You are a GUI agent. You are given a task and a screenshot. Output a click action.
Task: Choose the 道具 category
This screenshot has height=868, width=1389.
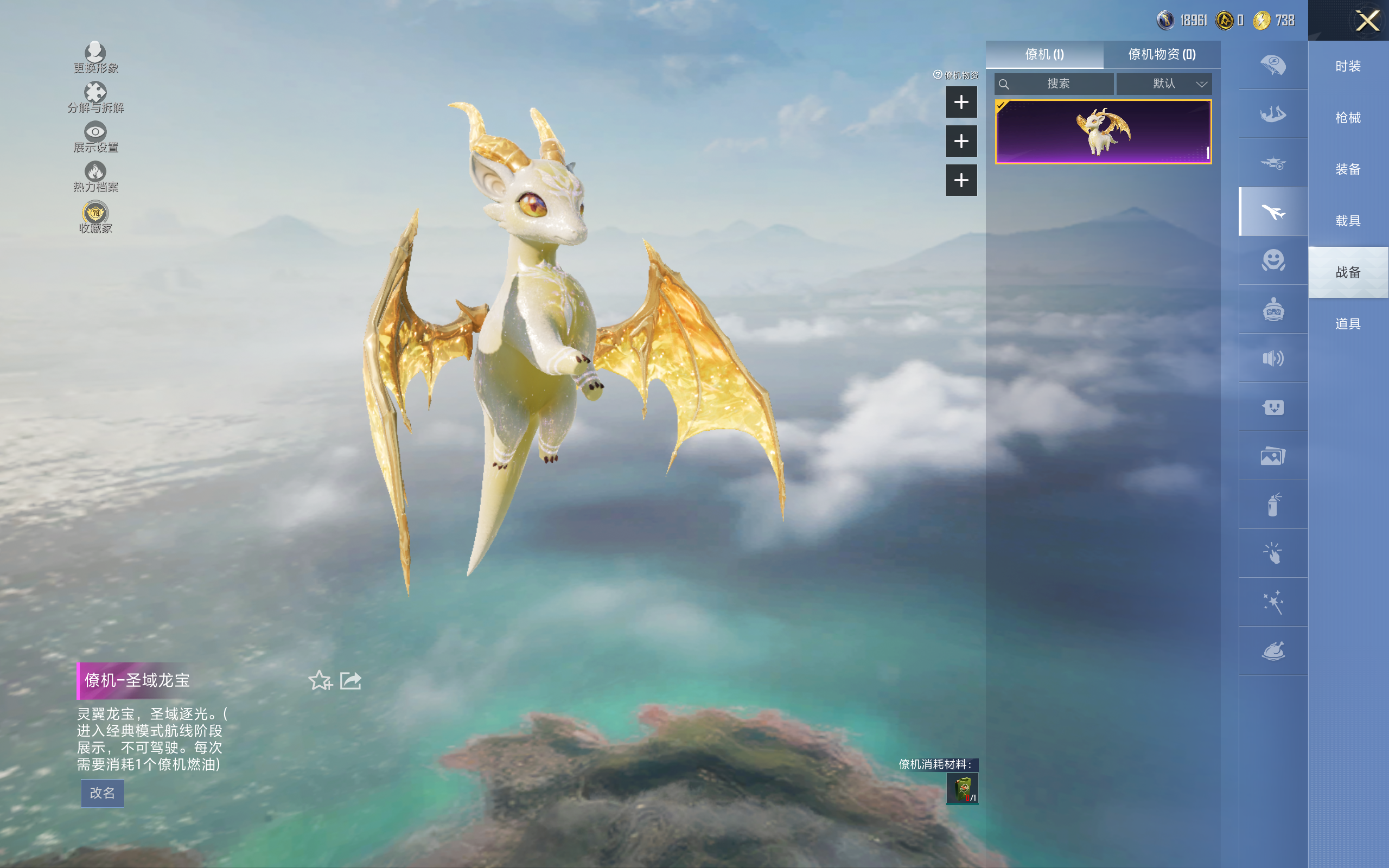(x=1348, y=324)
